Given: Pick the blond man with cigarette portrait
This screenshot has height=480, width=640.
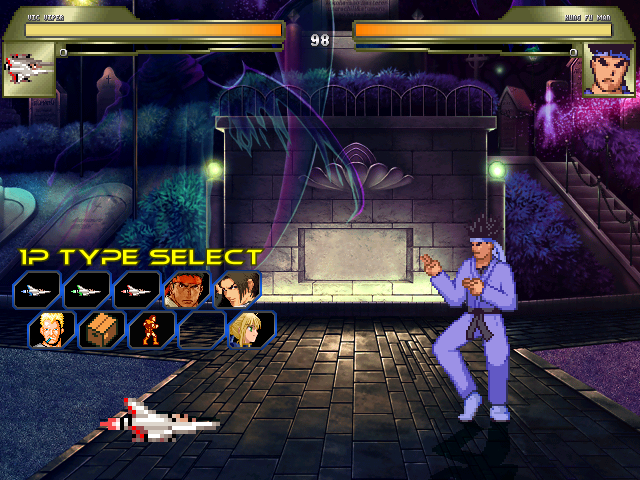Looking at the screenshot, I should 50,329.
